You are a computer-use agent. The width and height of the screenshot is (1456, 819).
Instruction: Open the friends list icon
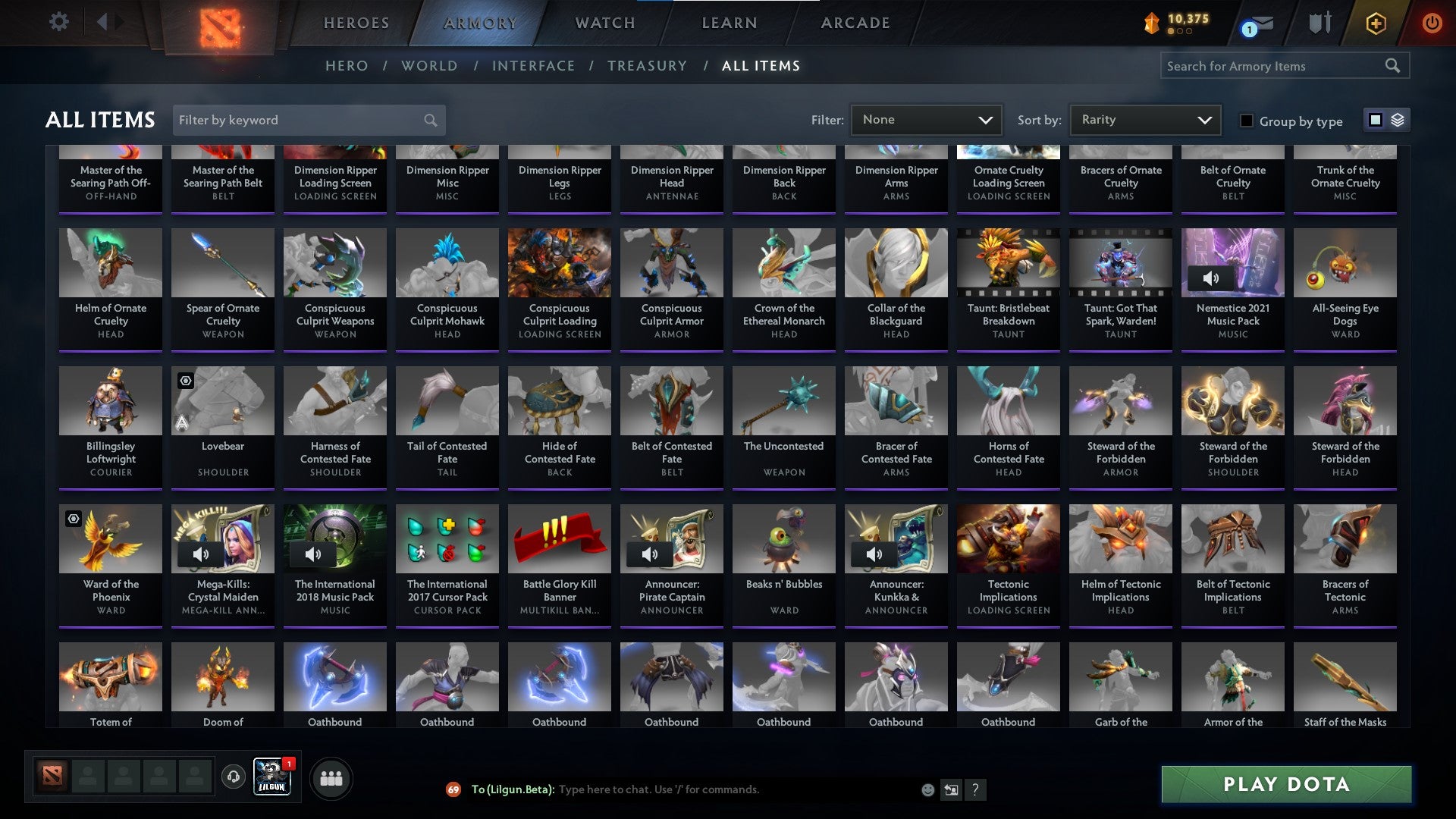pos(331,777)
